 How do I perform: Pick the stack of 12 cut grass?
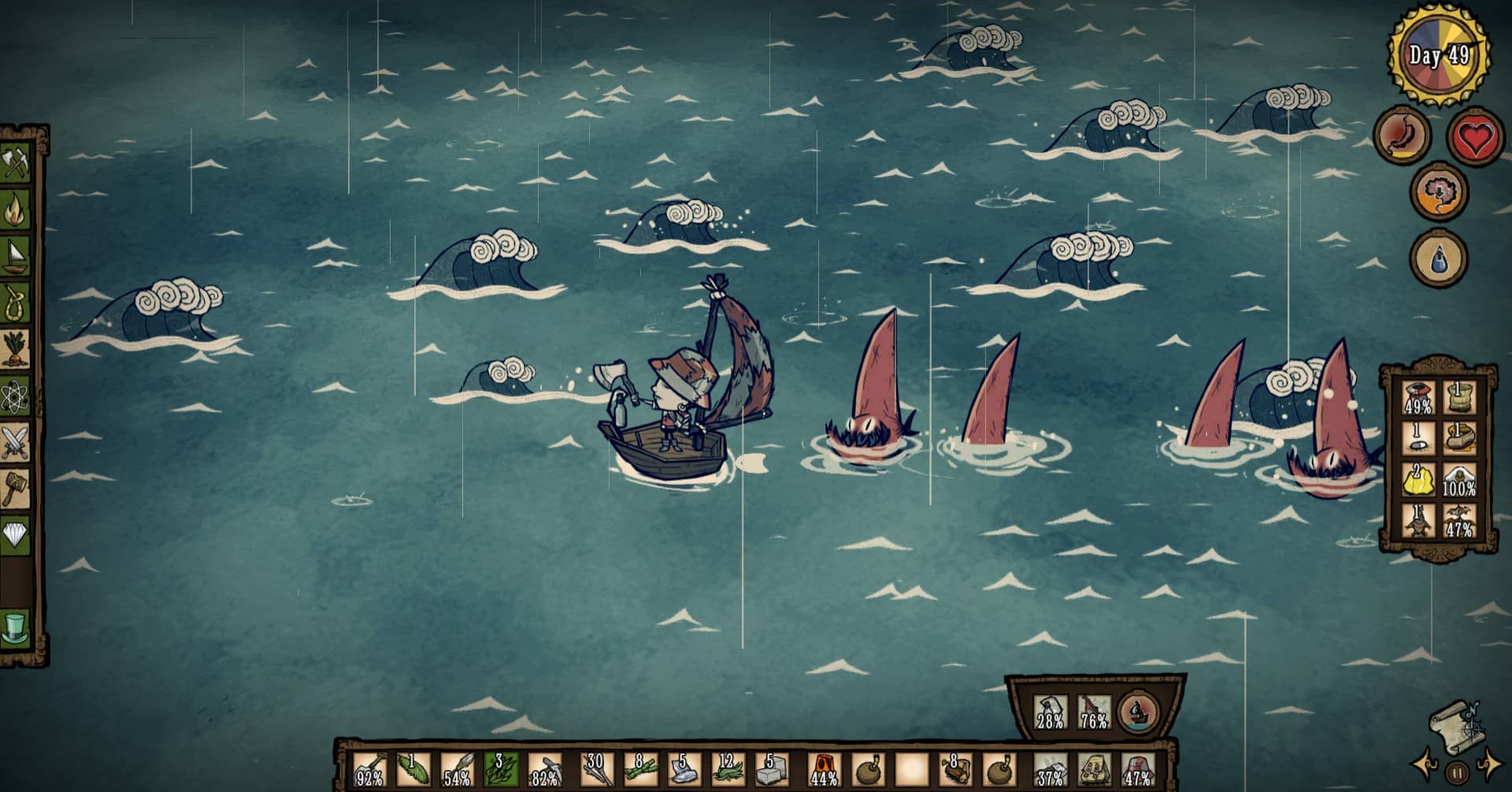coord(726,769)
